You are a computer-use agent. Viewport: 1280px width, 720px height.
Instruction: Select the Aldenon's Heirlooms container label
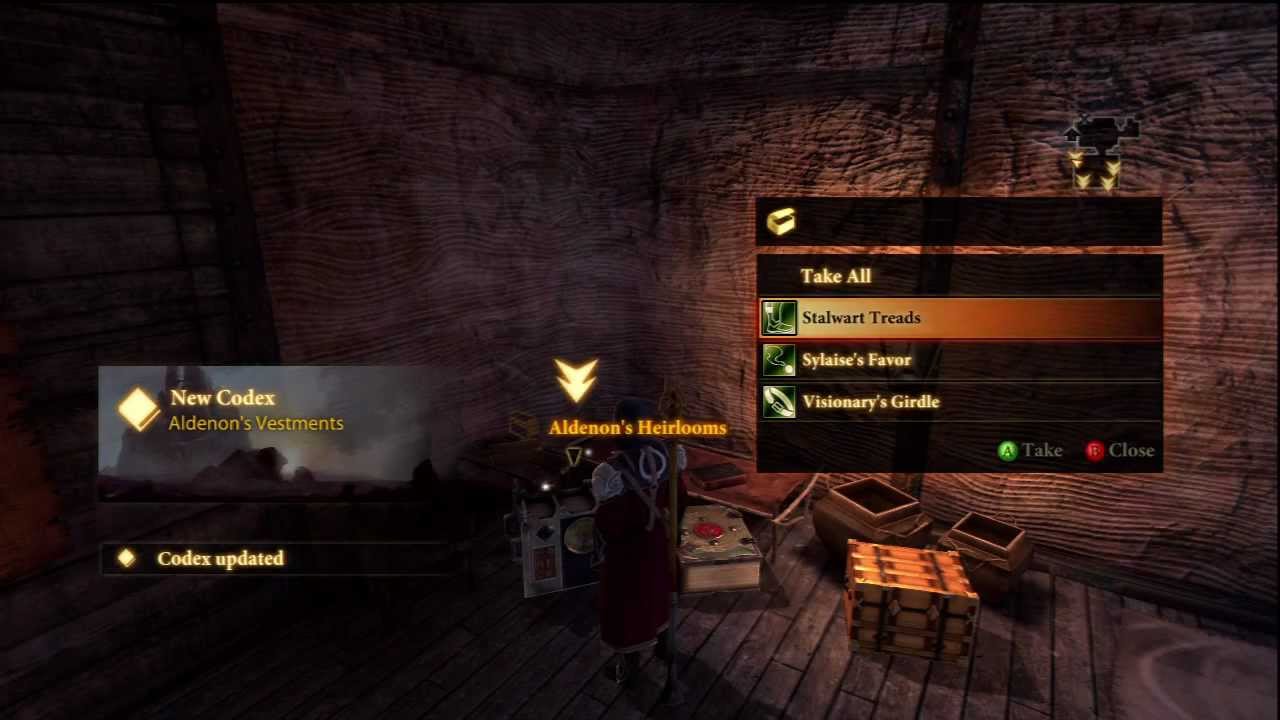pyautogui.click(x=637, y=427)
